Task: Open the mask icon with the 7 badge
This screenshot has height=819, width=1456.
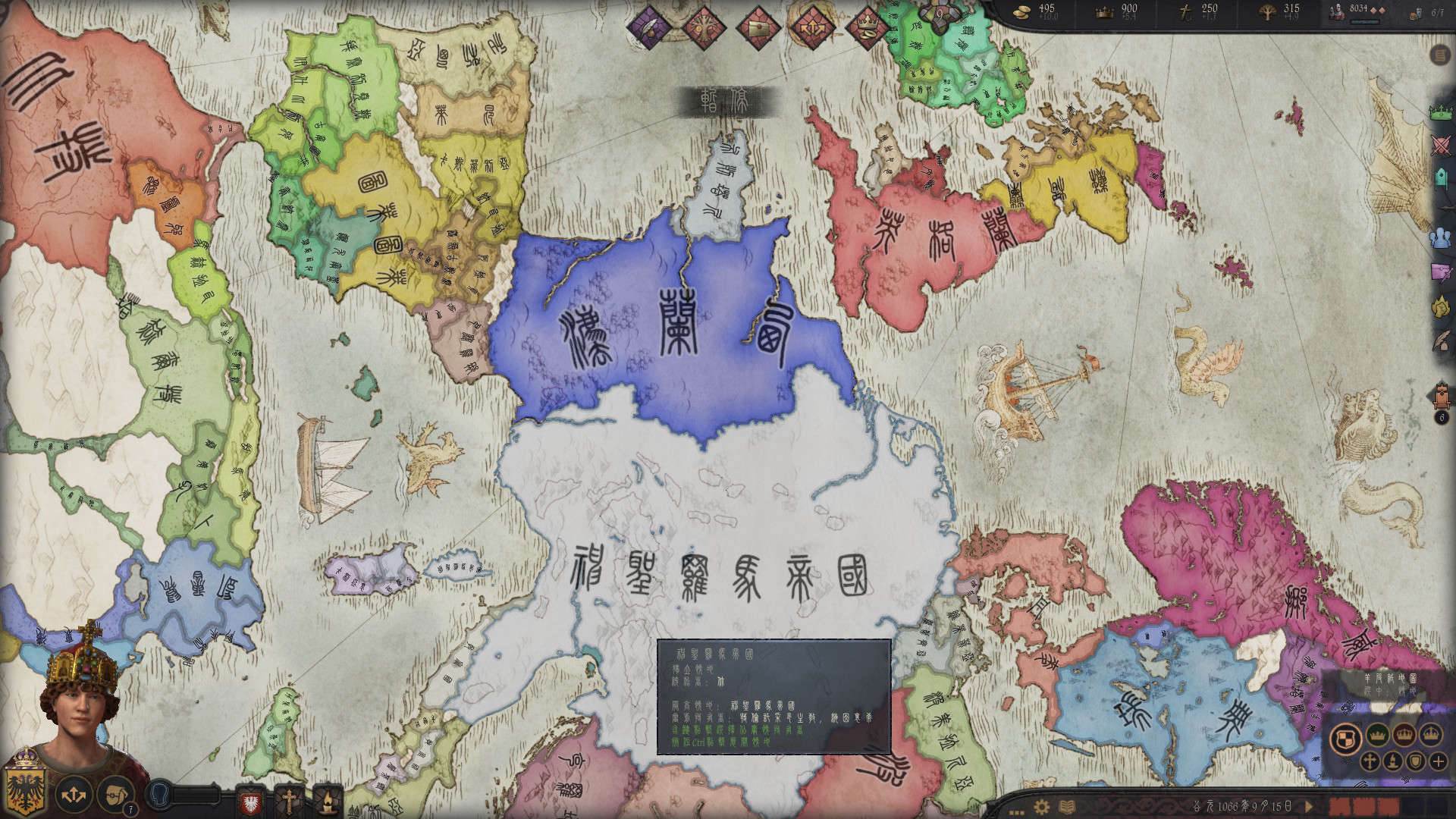Action: tap(115, 794)
